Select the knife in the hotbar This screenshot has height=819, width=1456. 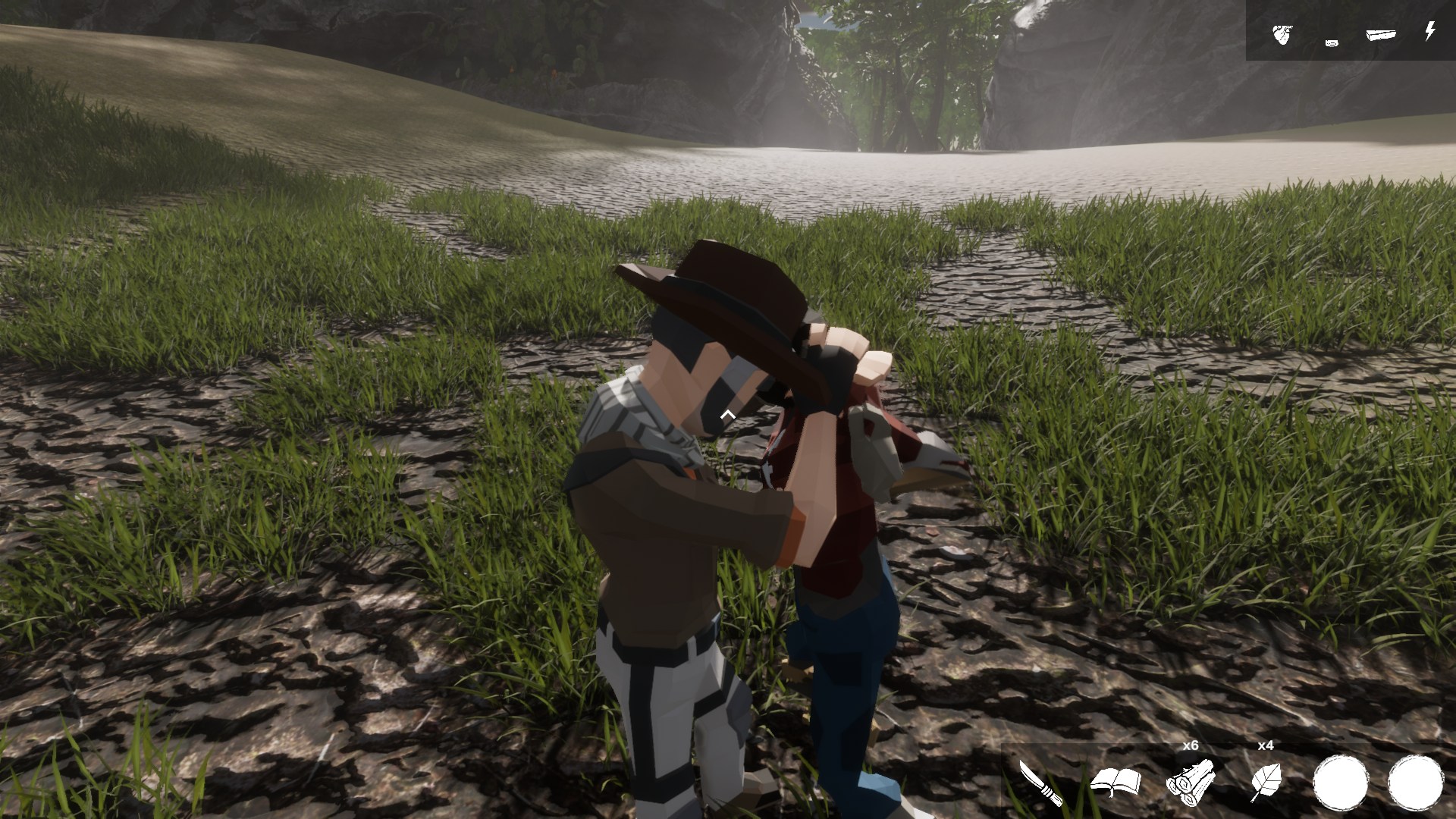1038,783
